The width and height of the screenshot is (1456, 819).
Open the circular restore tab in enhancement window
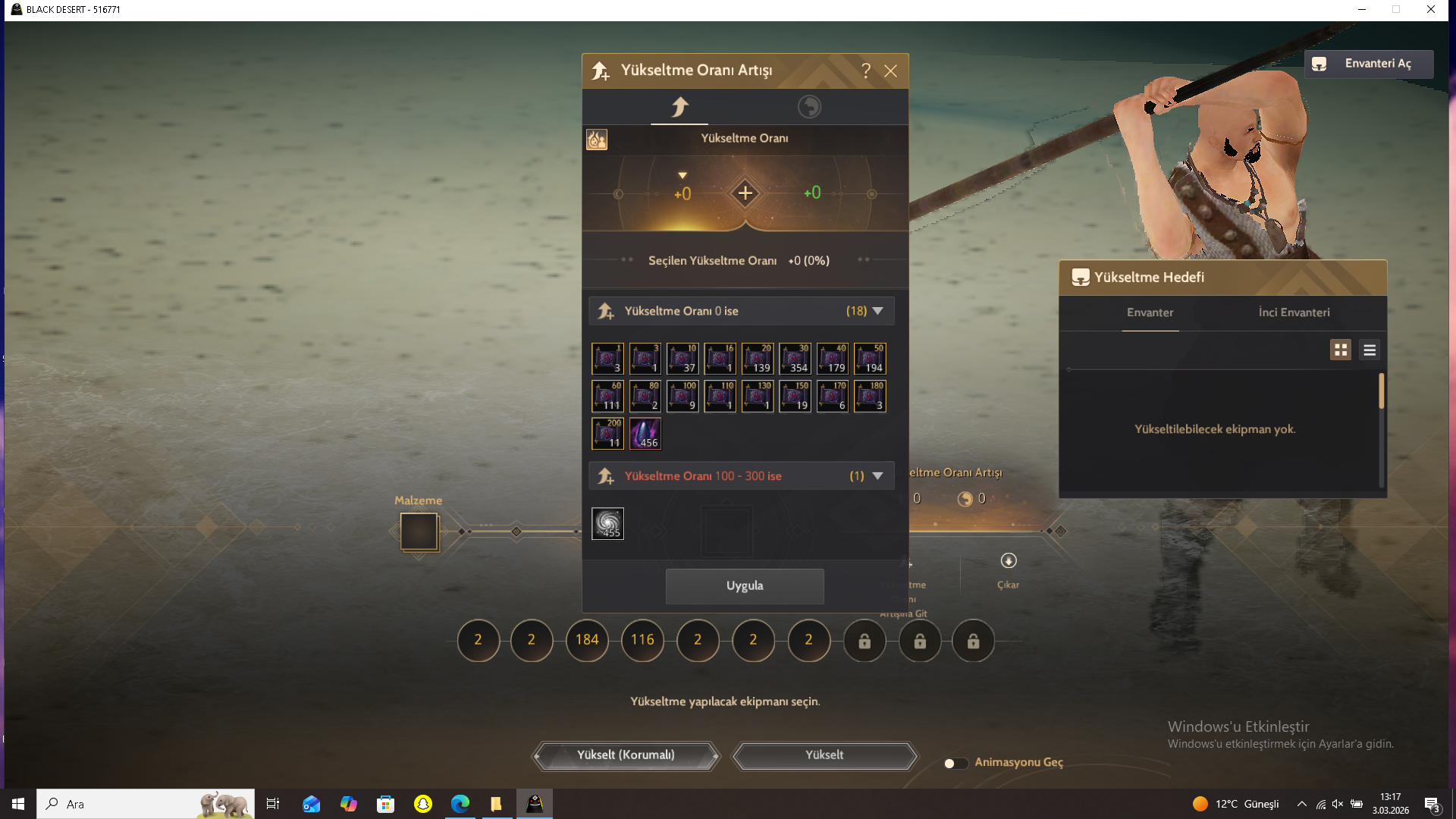(x=809, y=107)
